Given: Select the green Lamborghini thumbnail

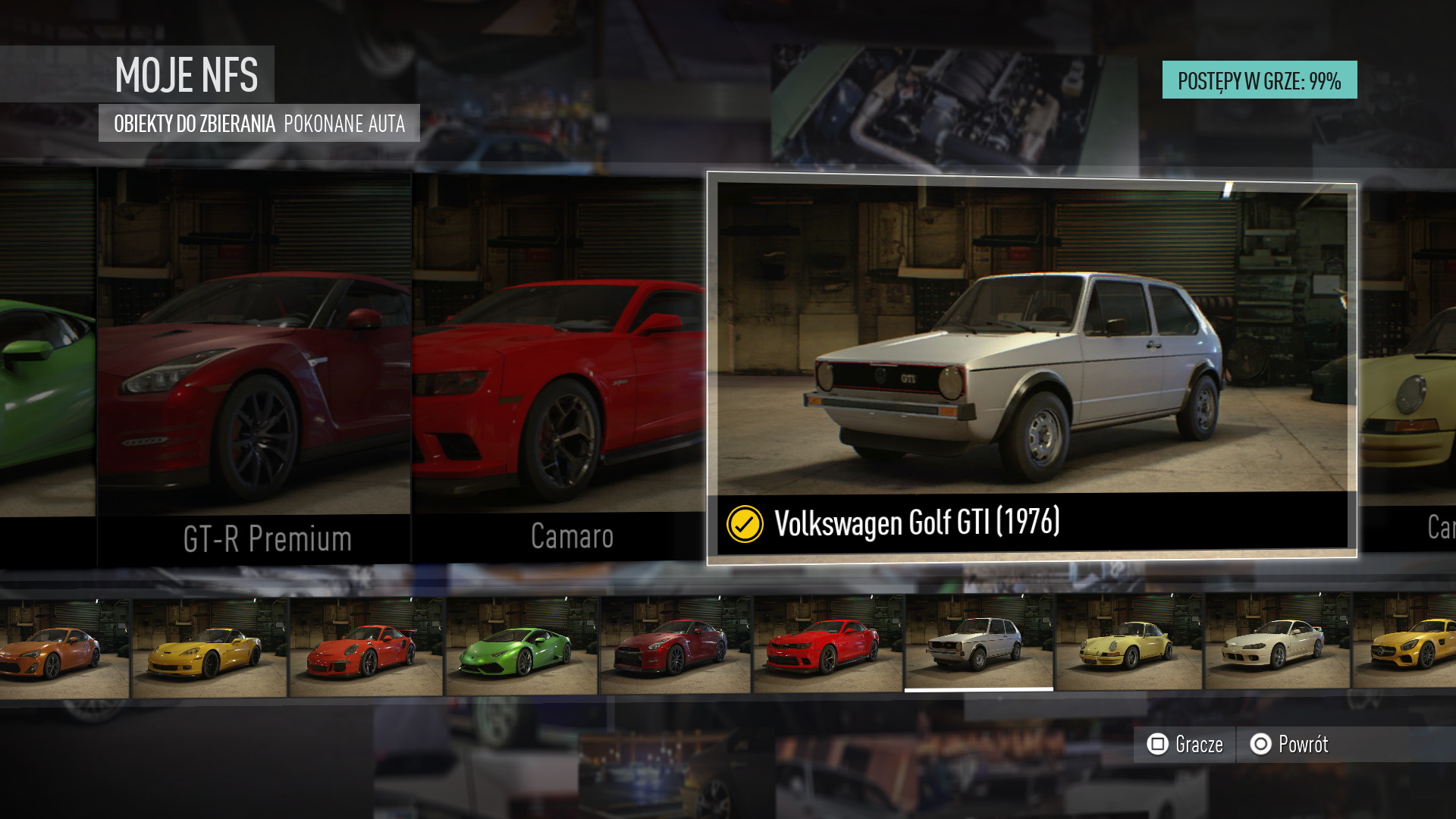Looking at the screenshot, I should click(522, 647).
